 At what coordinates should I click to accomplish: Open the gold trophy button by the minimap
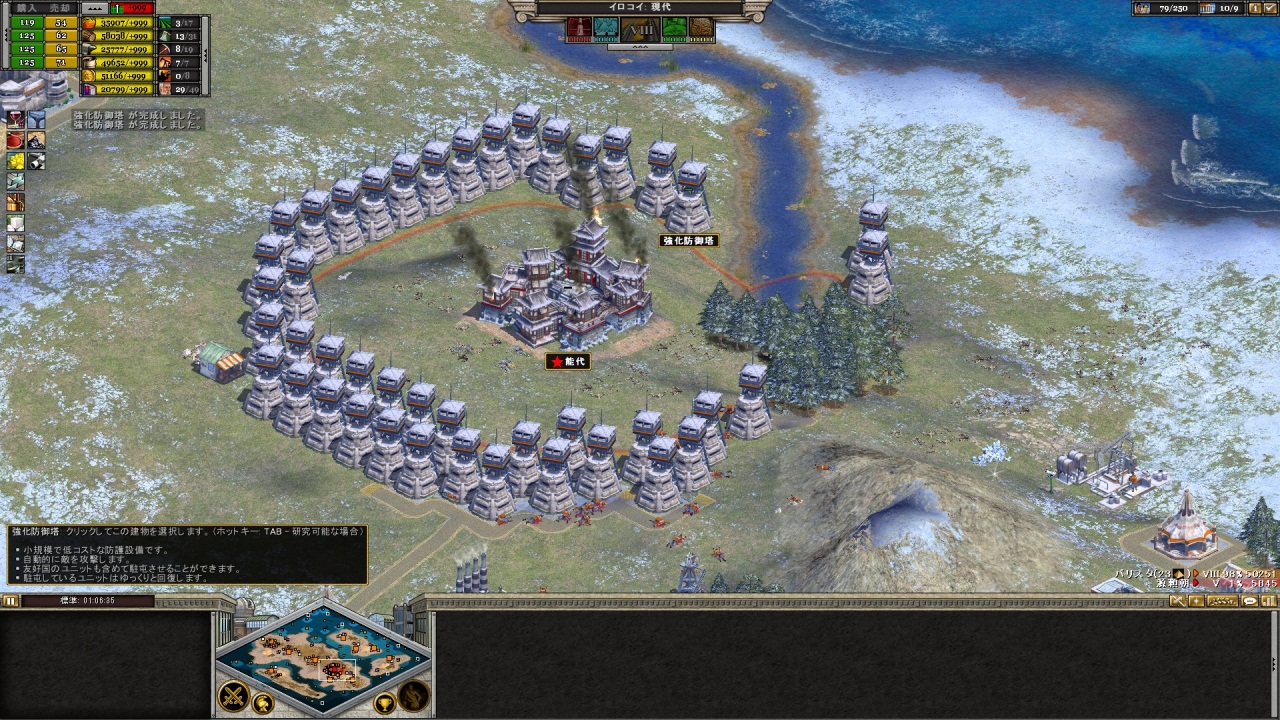tap(383, 703)
